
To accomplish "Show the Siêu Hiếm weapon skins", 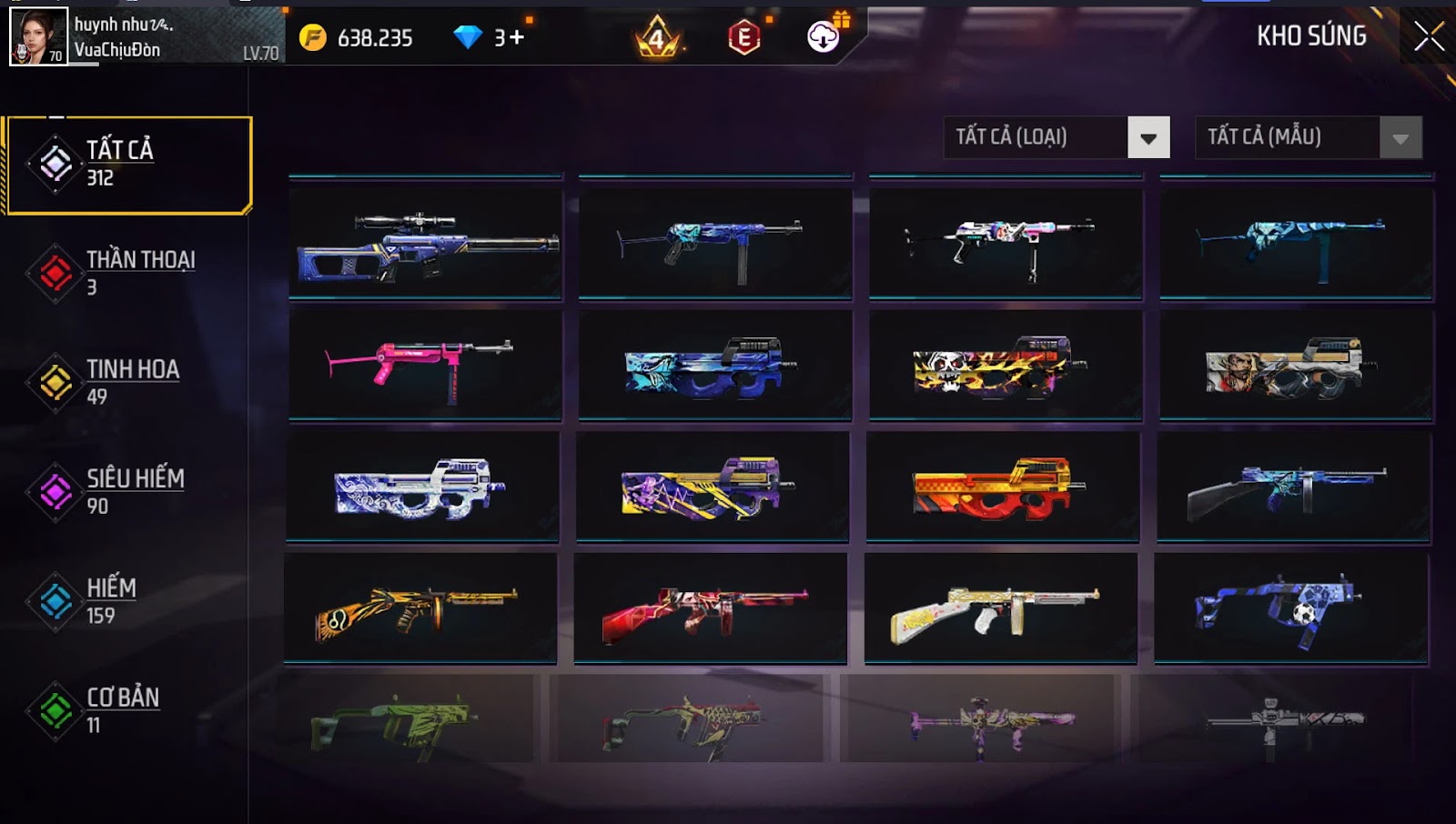I will (x=127, y=491).
